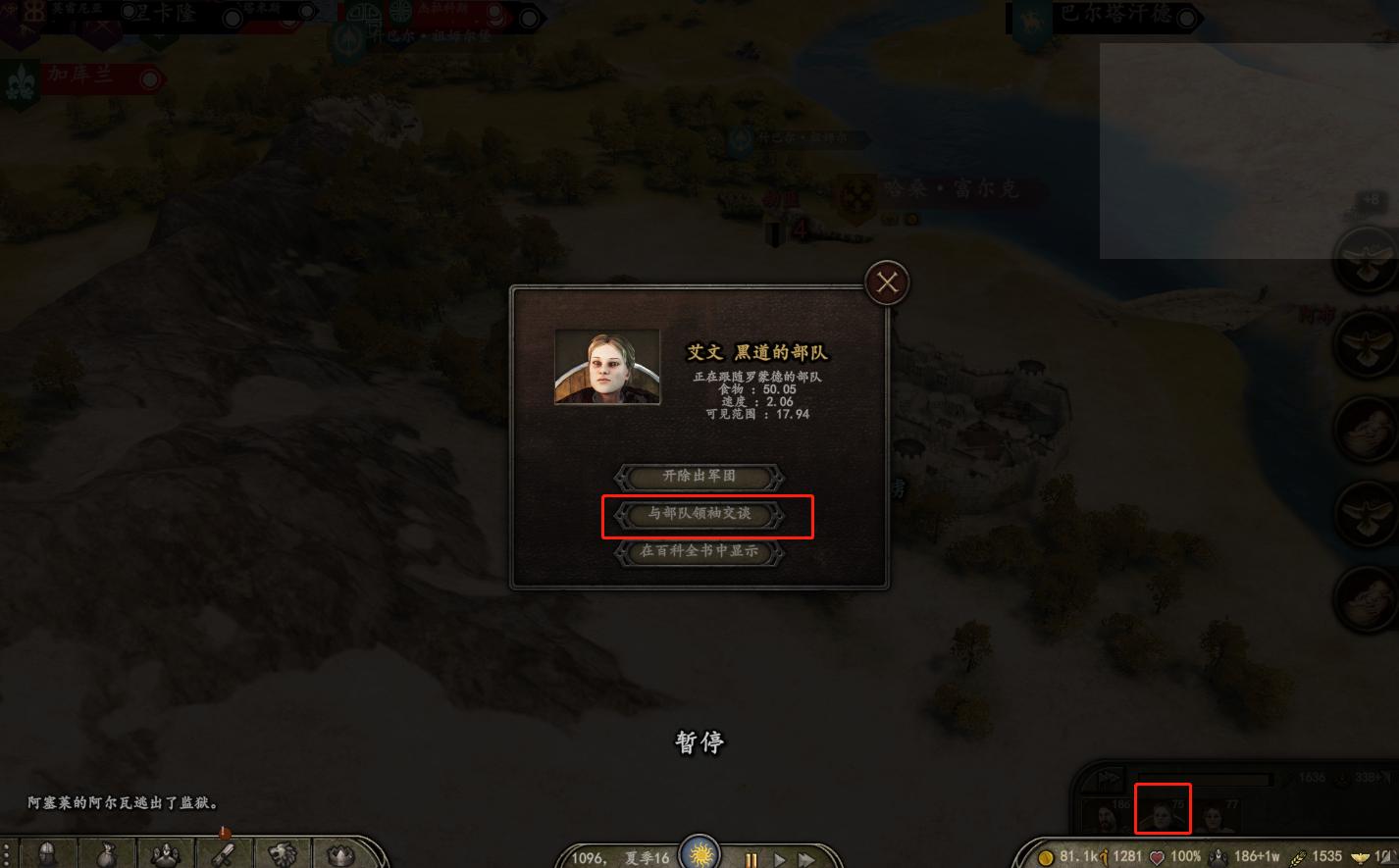1399x868 pixels.
Task: Click the 开除出军团 button
Action: pyautogui.click(x=699, y=478)
